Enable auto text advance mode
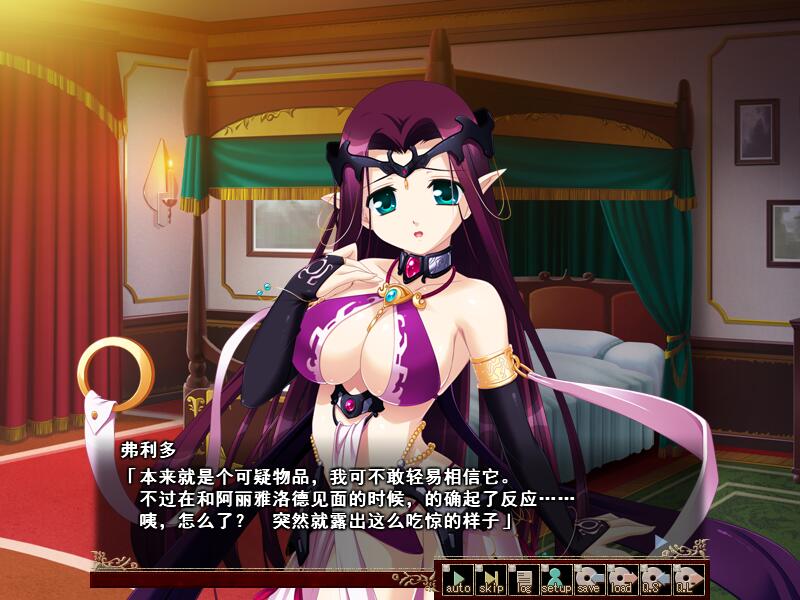The height and width of the screenshot is (600, 800). (x=458, y=580)
